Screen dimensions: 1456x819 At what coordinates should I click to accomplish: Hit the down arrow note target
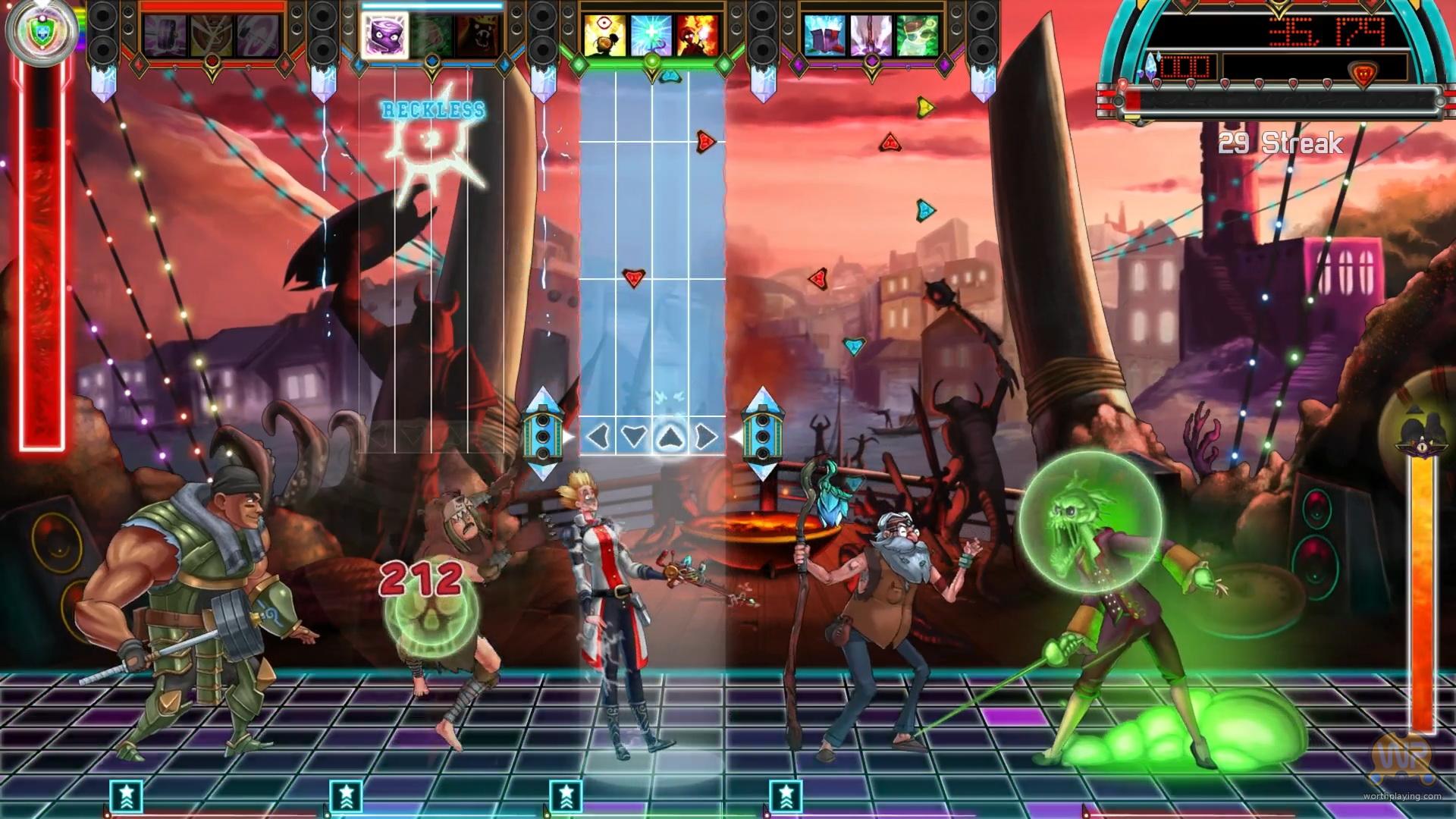634,437
